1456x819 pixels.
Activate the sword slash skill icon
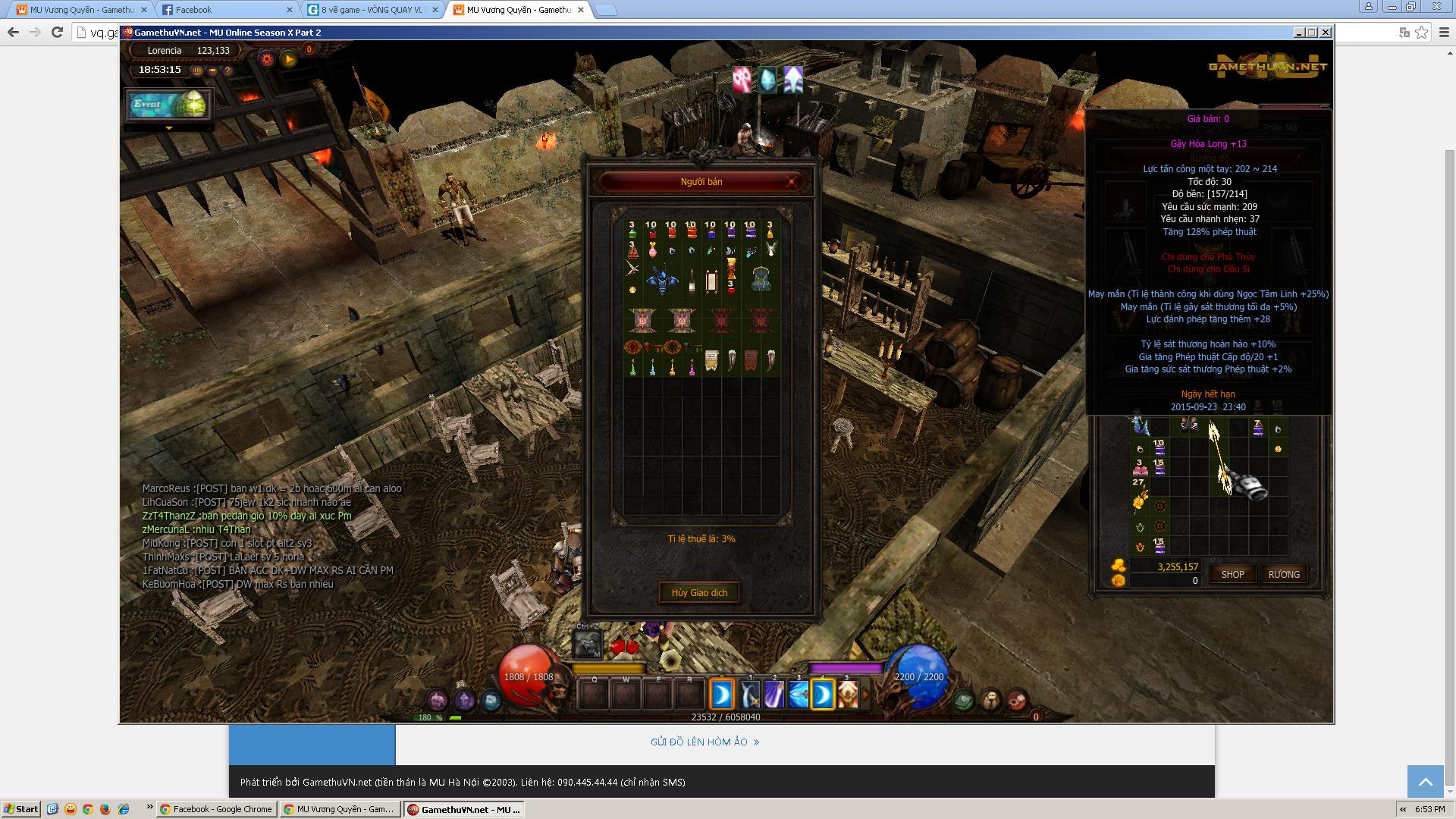749,695
